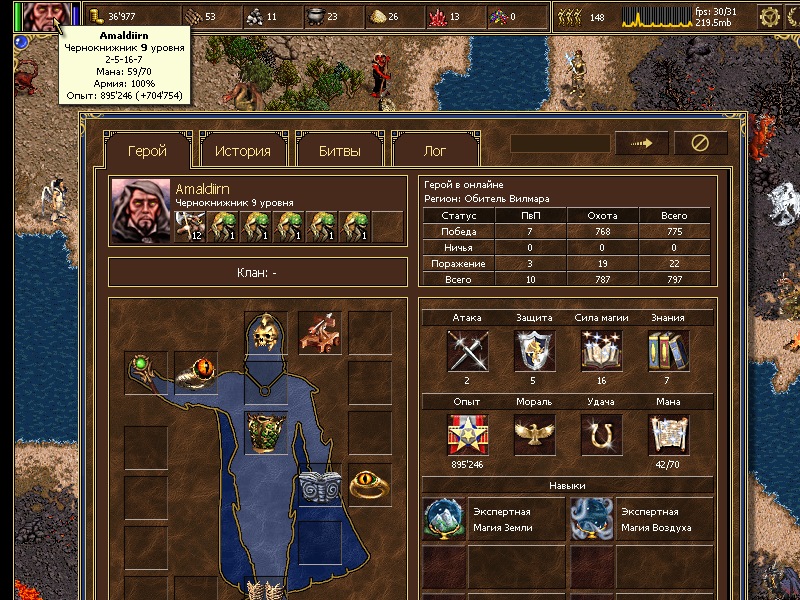Select the green scale armor slot
Image resolution: width=800 pixels, height=600 pixels.
tap(265, 433)
